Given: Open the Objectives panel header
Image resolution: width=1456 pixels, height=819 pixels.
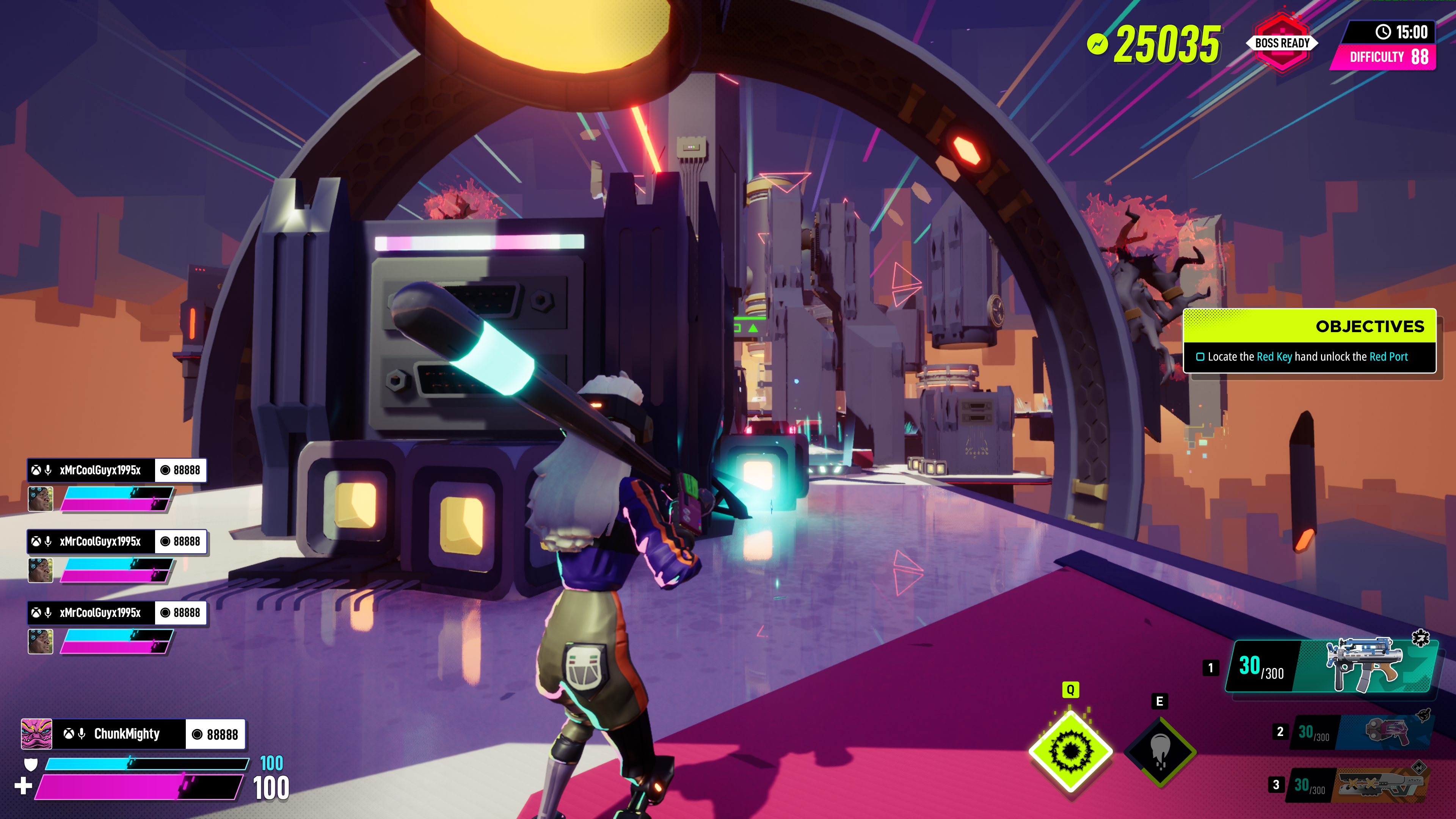Looking at the screenshot, I should 1309,326.
